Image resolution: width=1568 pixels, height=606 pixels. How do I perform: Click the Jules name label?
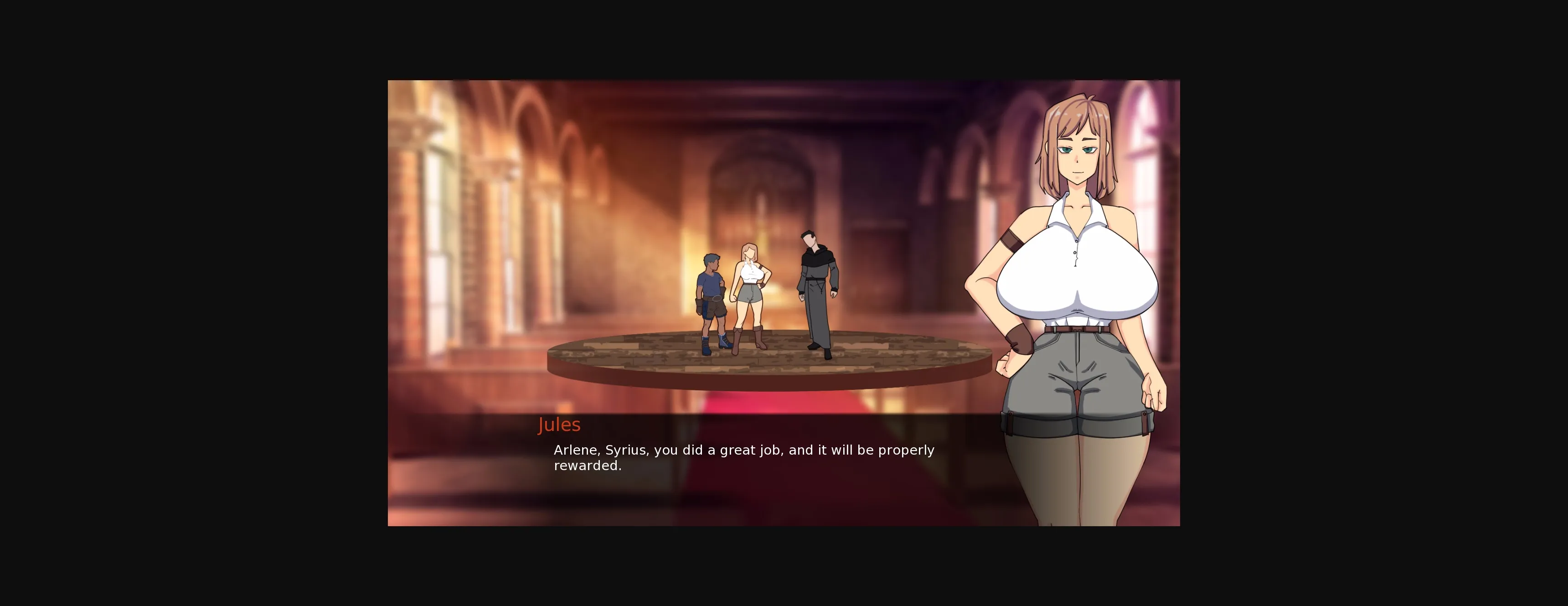559,425
